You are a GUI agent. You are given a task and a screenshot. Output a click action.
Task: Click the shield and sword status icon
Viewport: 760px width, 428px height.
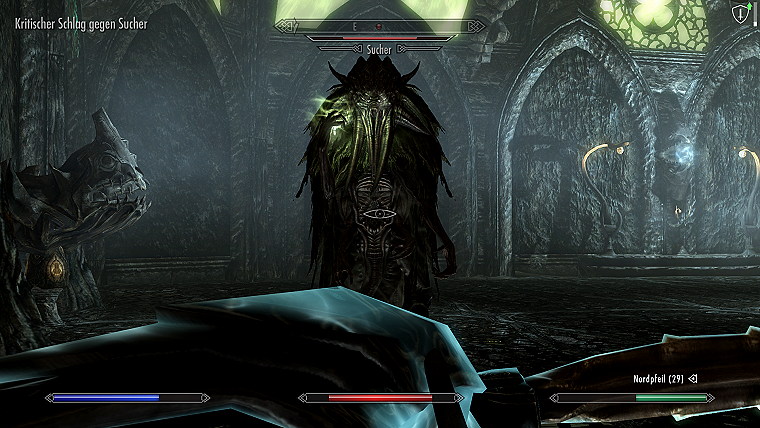pyautogui.click(x=740, y=13)
